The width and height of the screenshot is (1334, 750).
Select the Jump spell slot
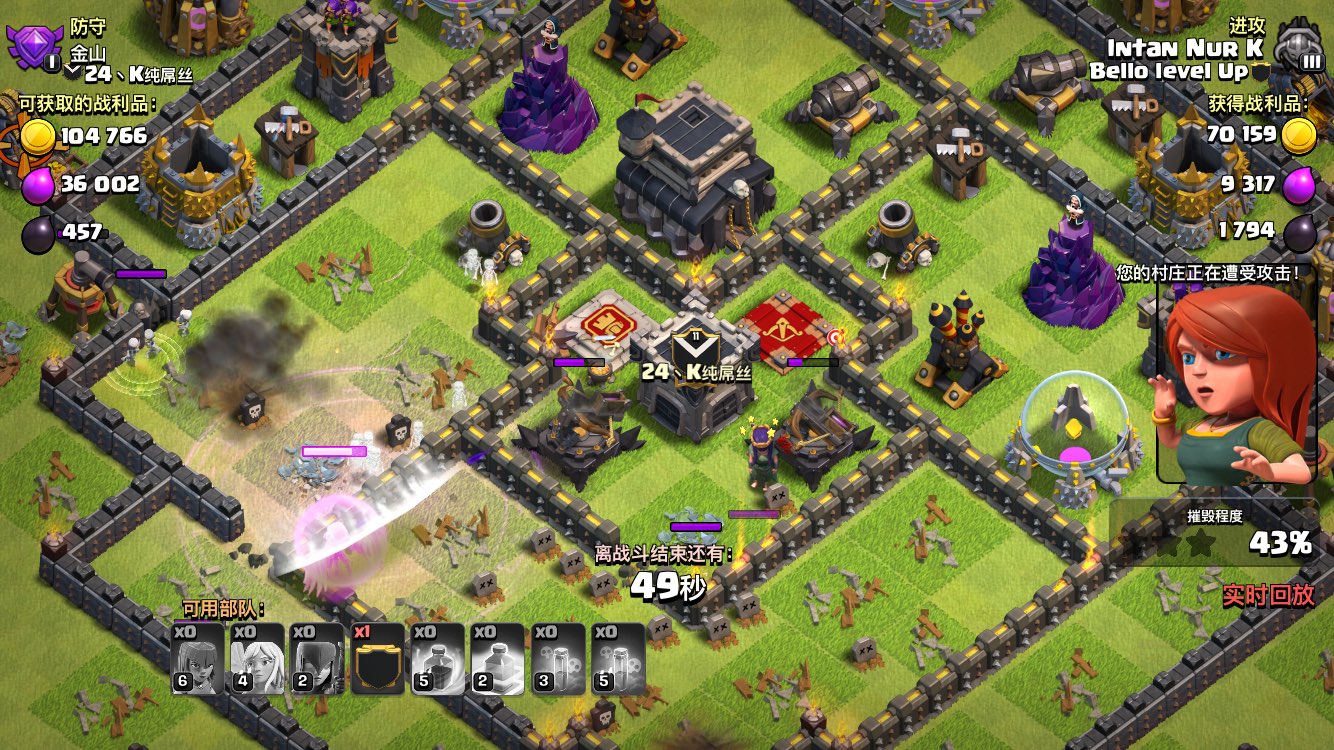coord(497,658)
